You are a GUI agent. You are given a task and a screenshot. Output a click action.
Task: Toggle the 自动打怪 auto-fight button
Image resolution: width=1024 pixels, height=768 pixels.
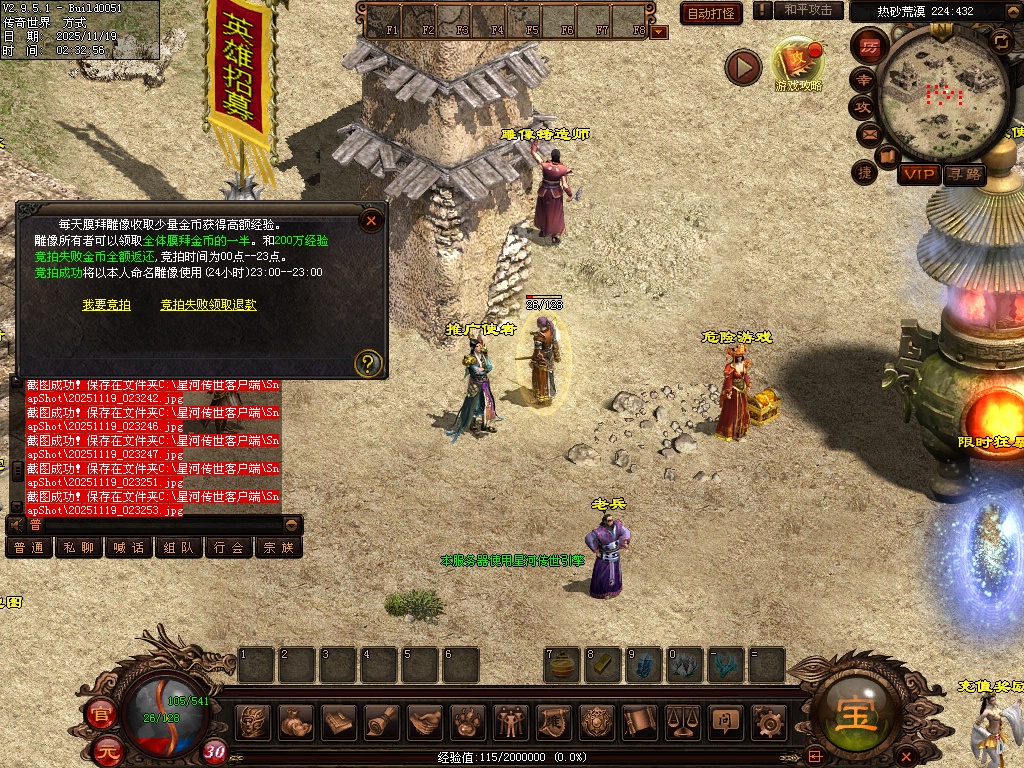click(x=711, y=13)
